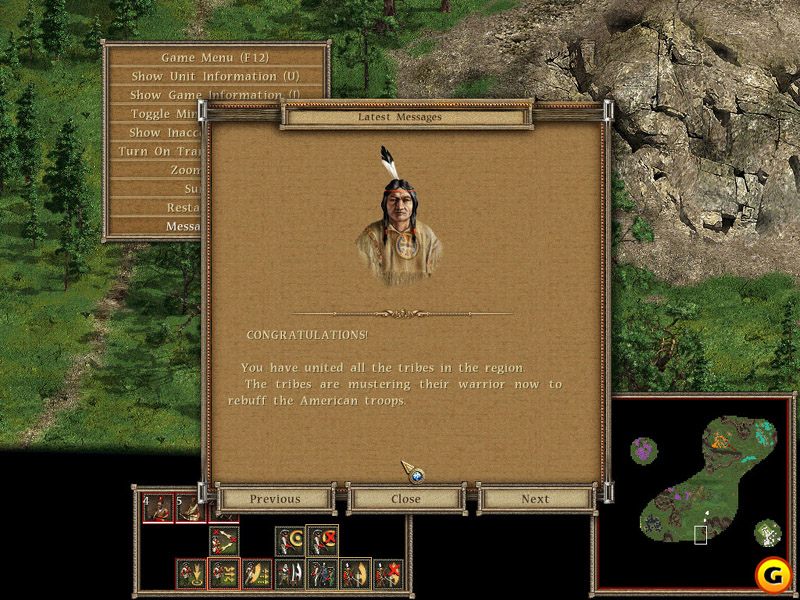Image resolution: width=800 pixels, height=600 pixels.
Task: Select the down-arrow ring command icon
Action: (x=191, y=574)
